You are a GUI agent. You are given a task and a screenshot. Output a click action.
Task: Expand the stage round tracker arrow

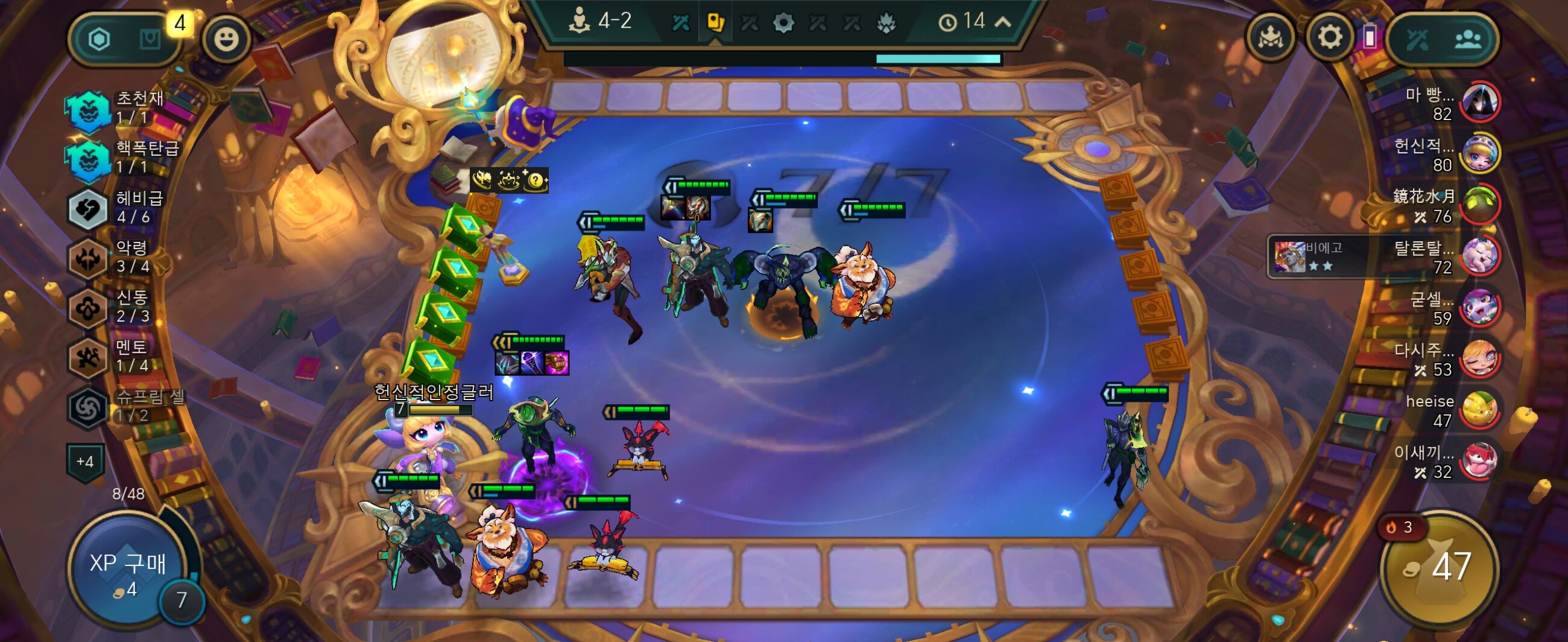[1002, 22]
